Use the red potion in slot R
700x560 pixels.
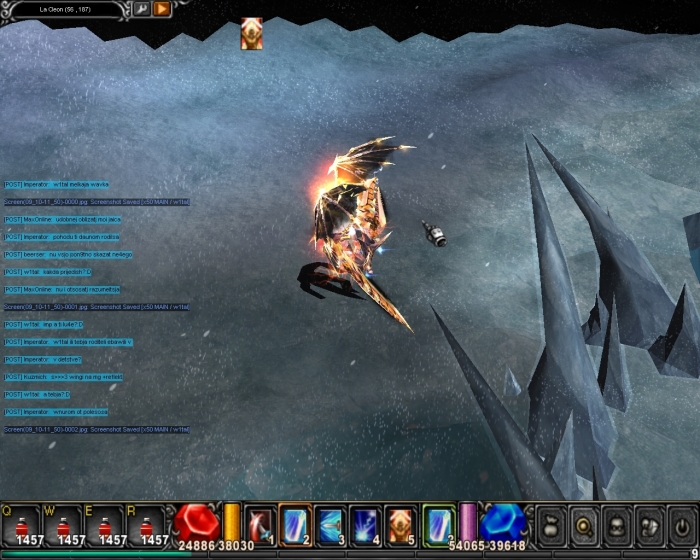point(148,525)
